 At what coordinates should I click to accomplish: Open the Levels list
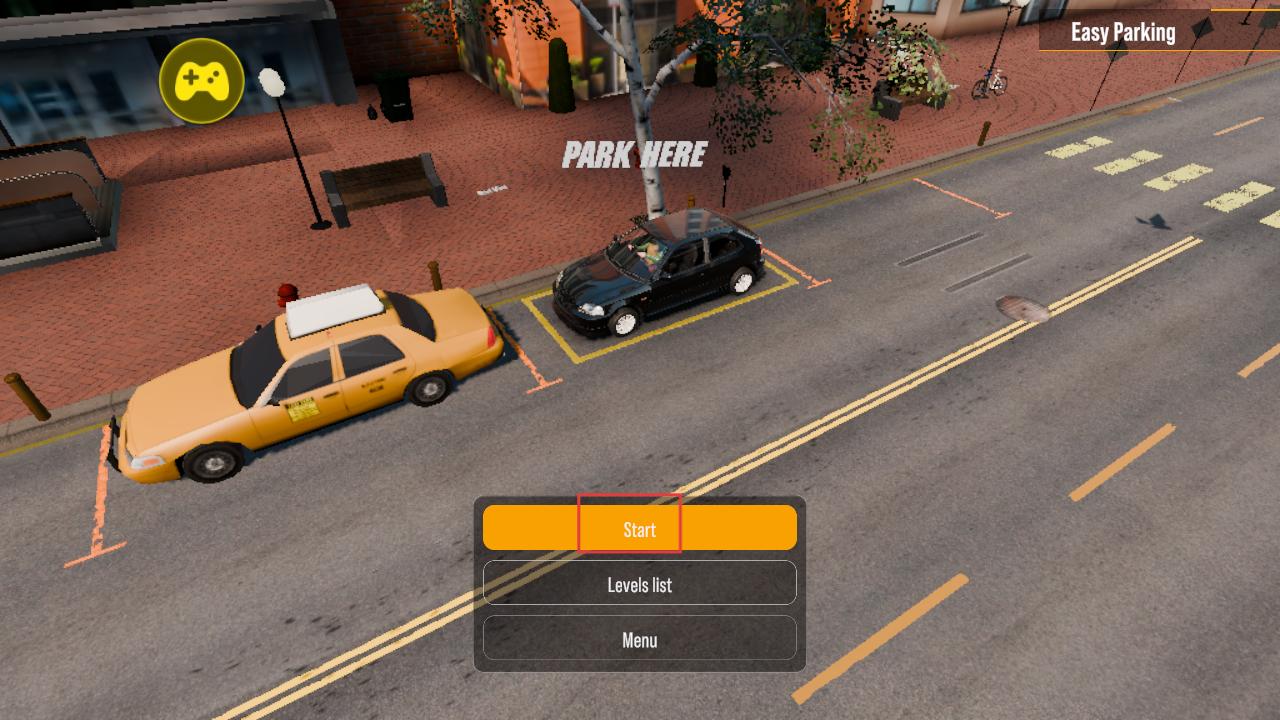pyautogui.click(x=639, y=584)
